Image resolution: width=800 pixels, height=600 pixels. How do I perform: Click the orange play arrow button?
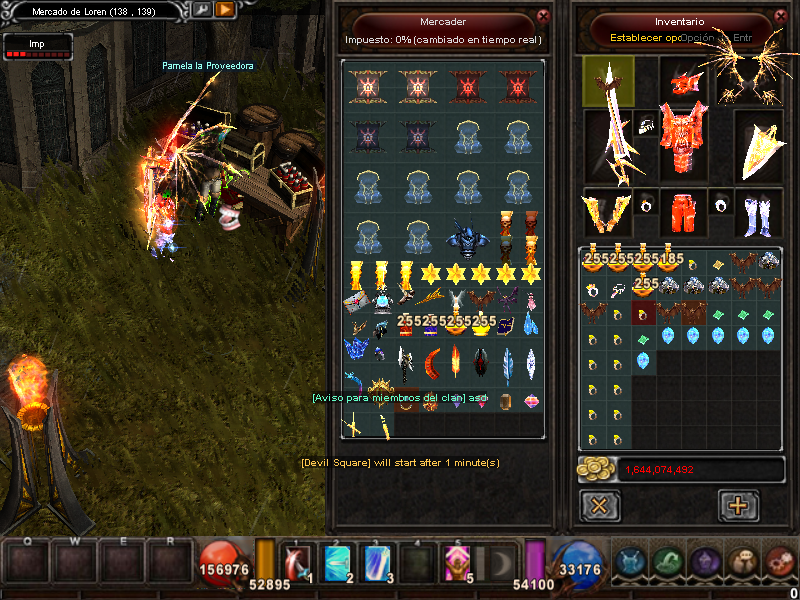[x=225, y=9]
